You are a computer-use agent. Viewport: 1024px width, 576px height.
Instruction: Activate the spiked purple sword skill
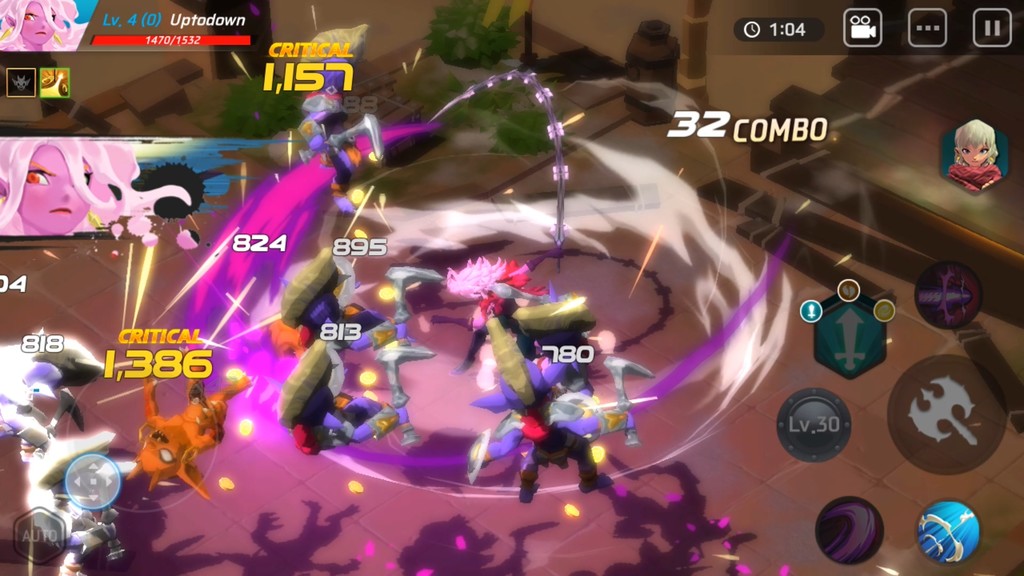[x=947, y=296]
